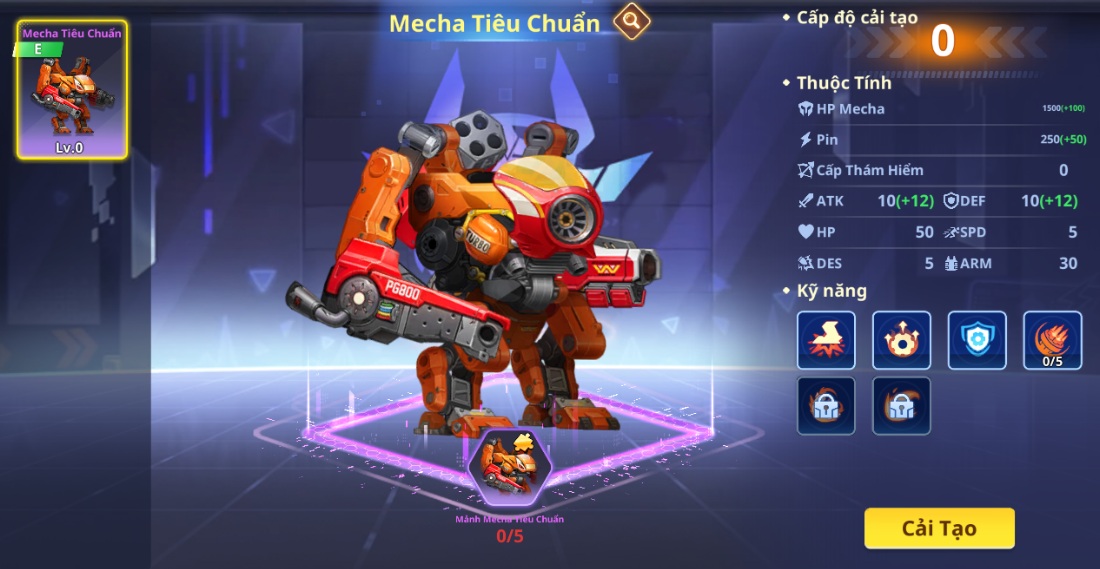This screenshot has height=569, width=1100.
Task: Click the yellow Cải Tạo button
Action: (939, 528)
